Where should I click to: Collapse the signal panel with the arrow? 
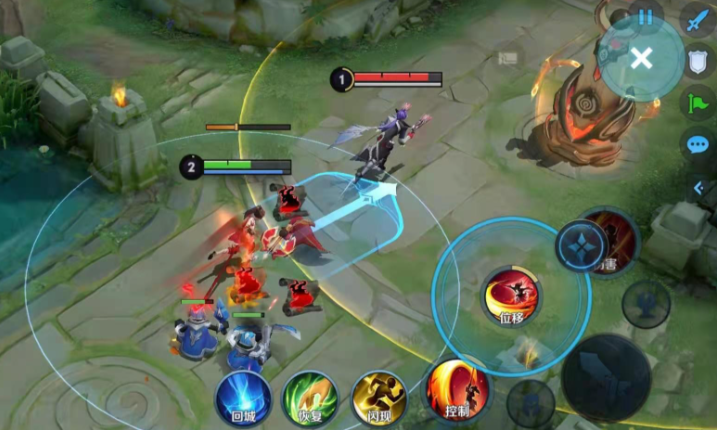click(699, 187)
